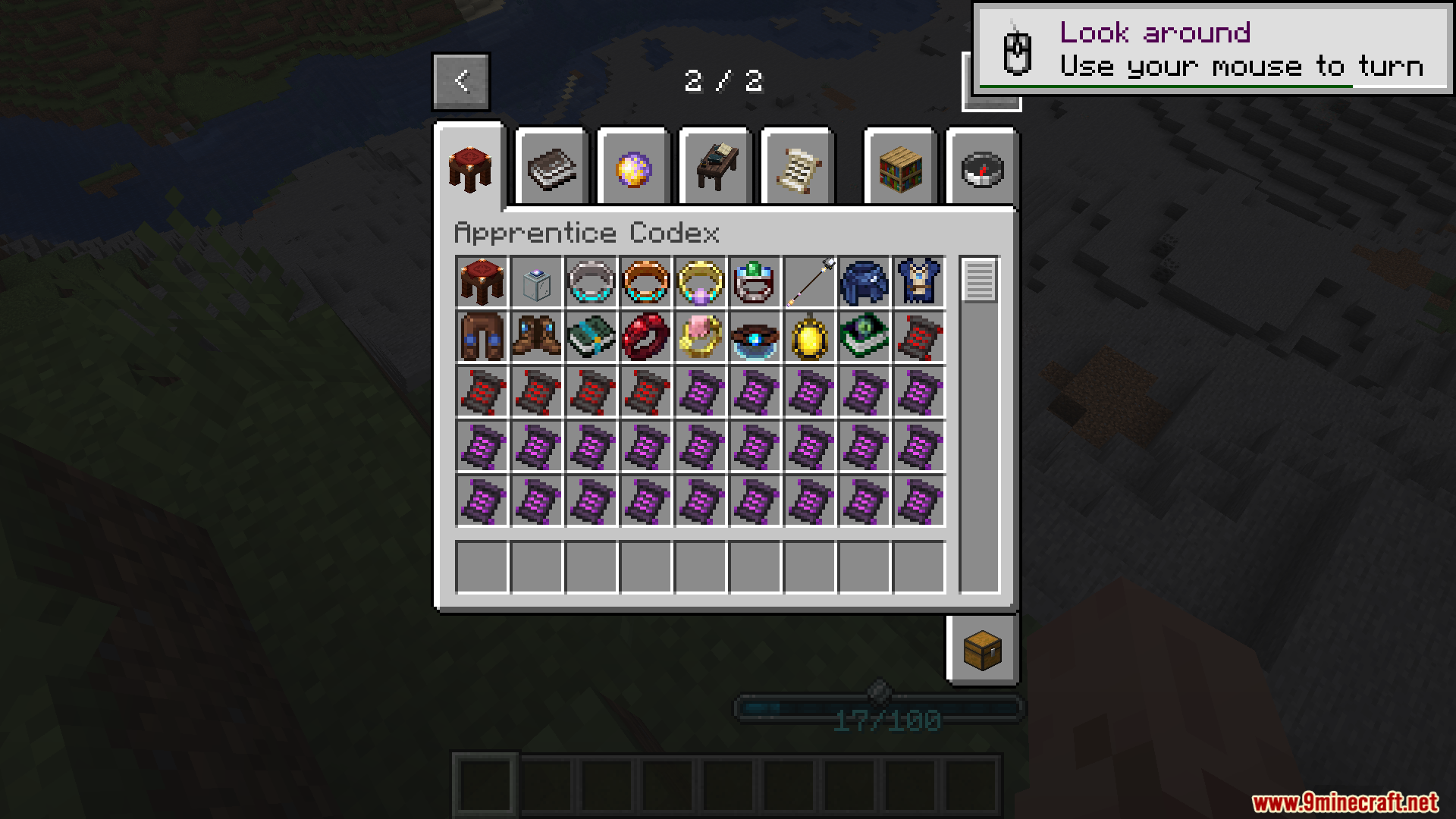
Task: Select the silver ring item
Action: pos(591,282)
